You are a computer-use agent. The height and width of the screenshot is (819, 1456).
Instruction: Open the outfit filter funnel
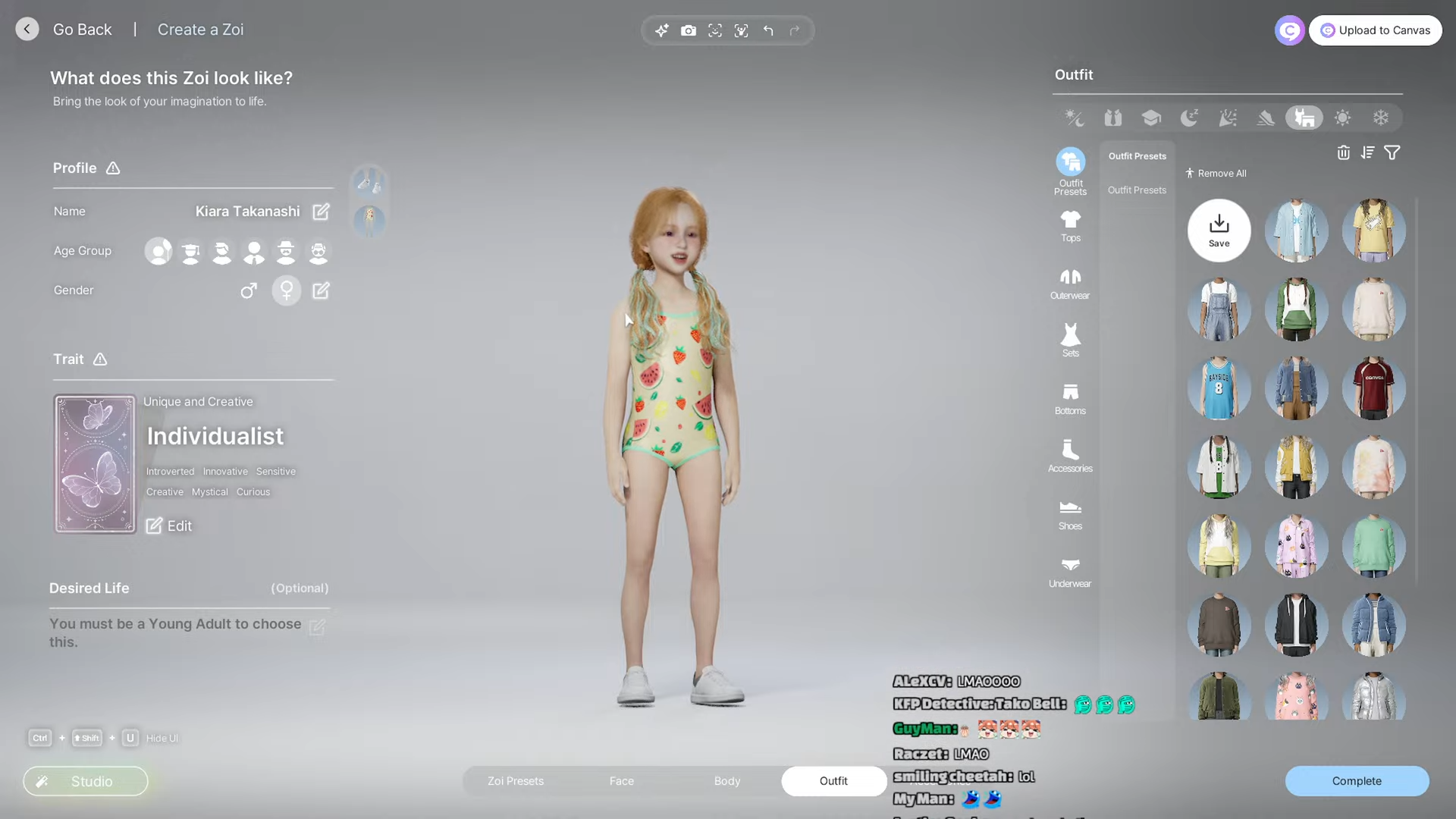point(1392,153)
